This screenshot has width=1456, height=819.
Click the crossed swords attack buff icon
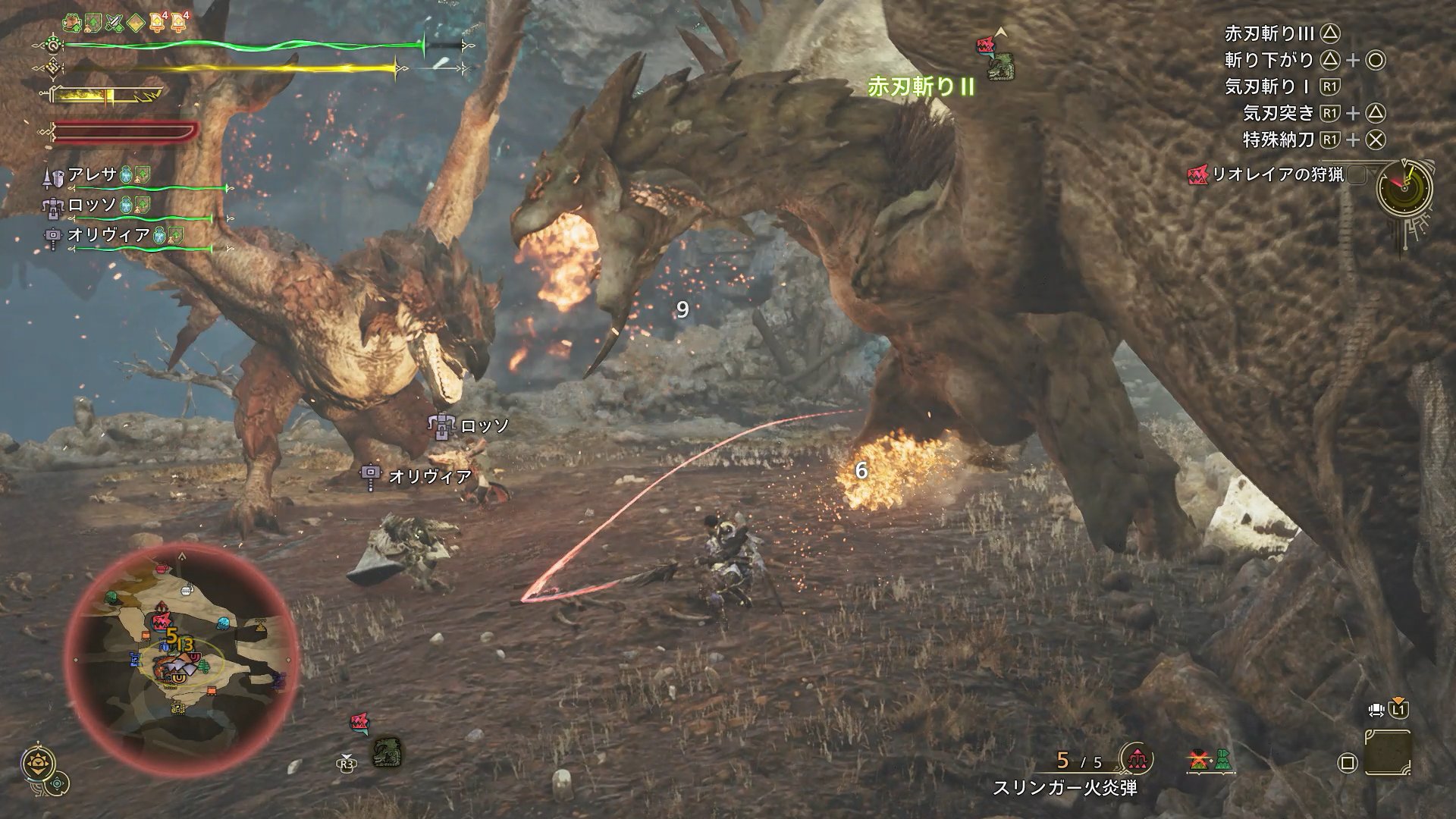115,21
